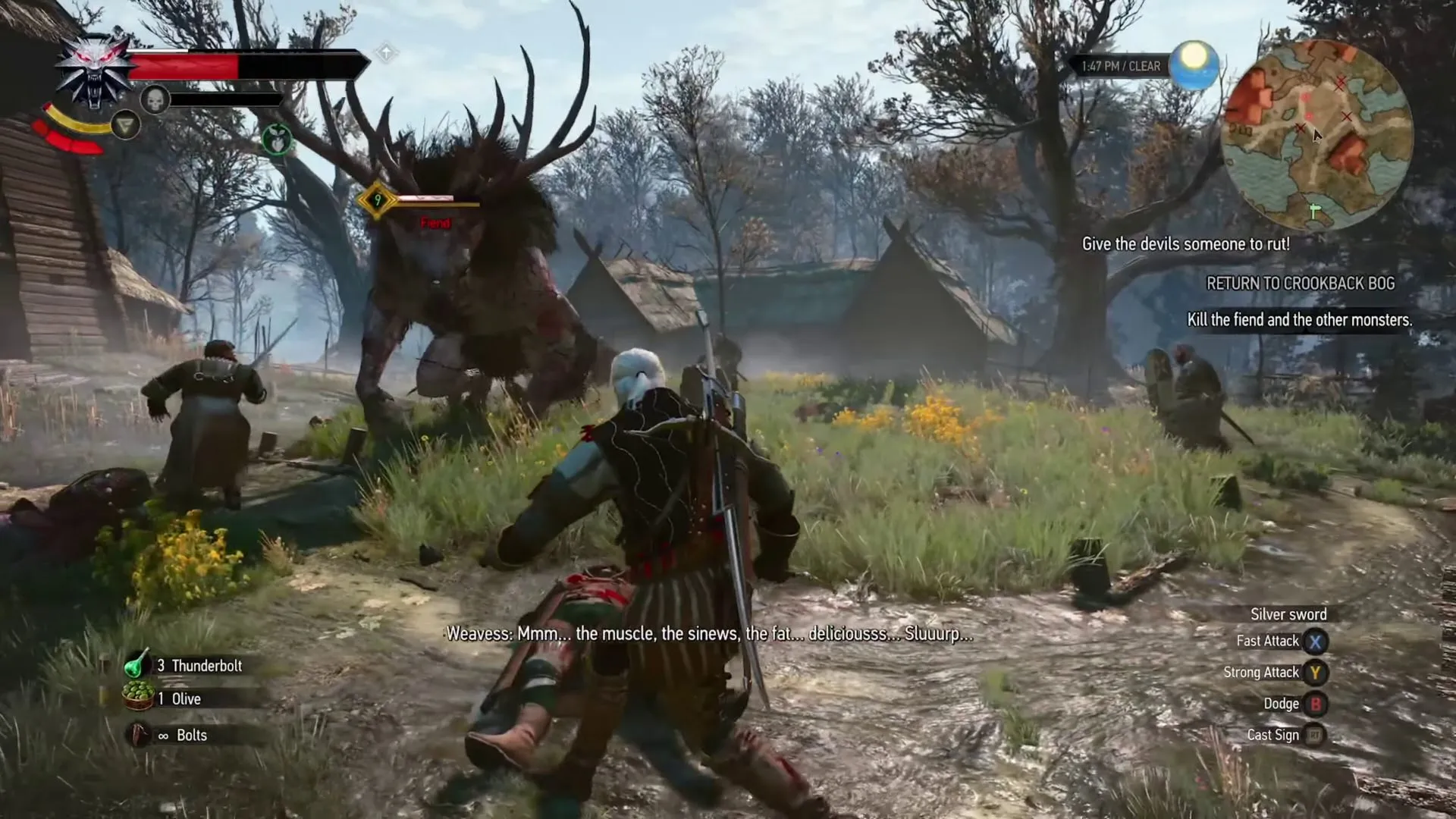
Task: Click the wolf medallion icon
Action: (95, 71)
